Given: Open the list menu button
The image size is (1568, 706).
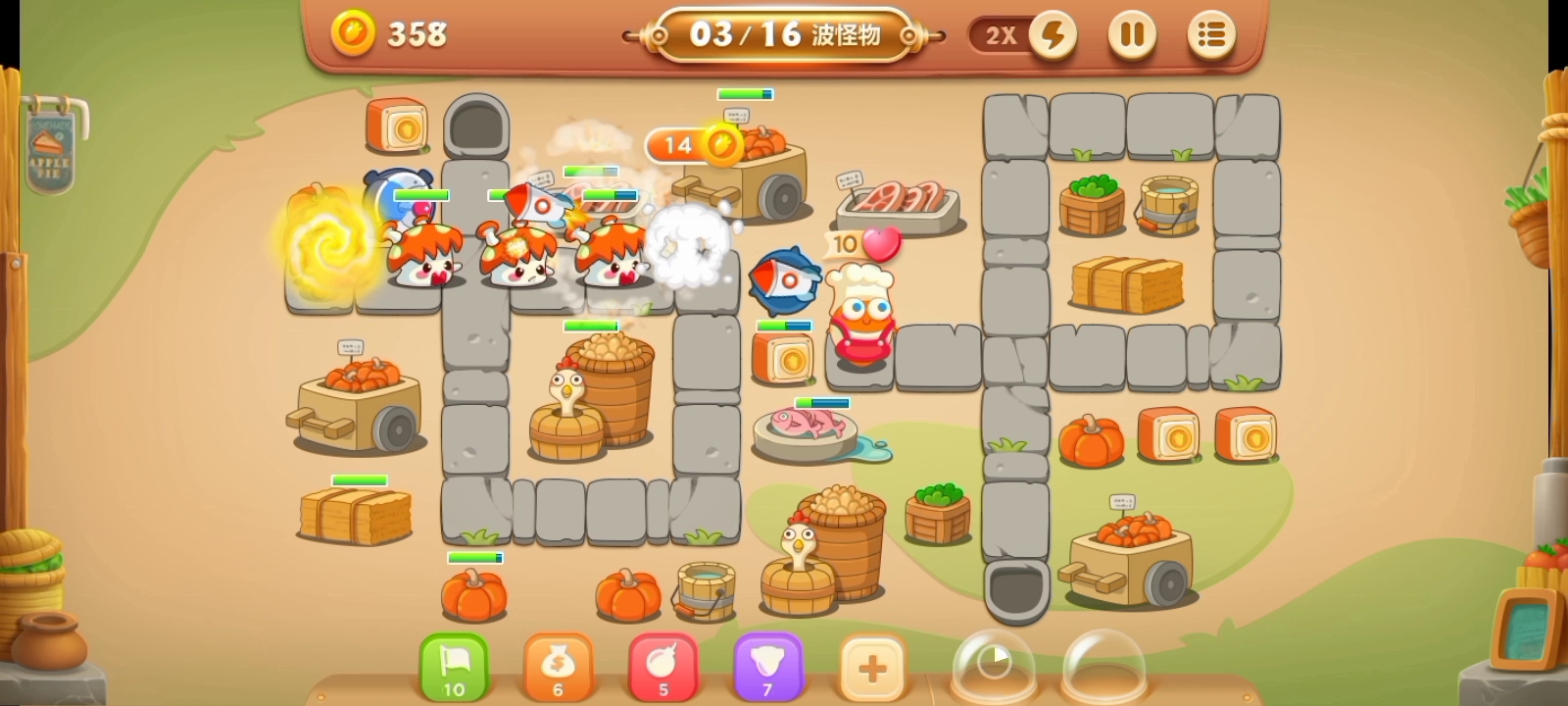Looking at the screenshot, I should [1211, 36].
